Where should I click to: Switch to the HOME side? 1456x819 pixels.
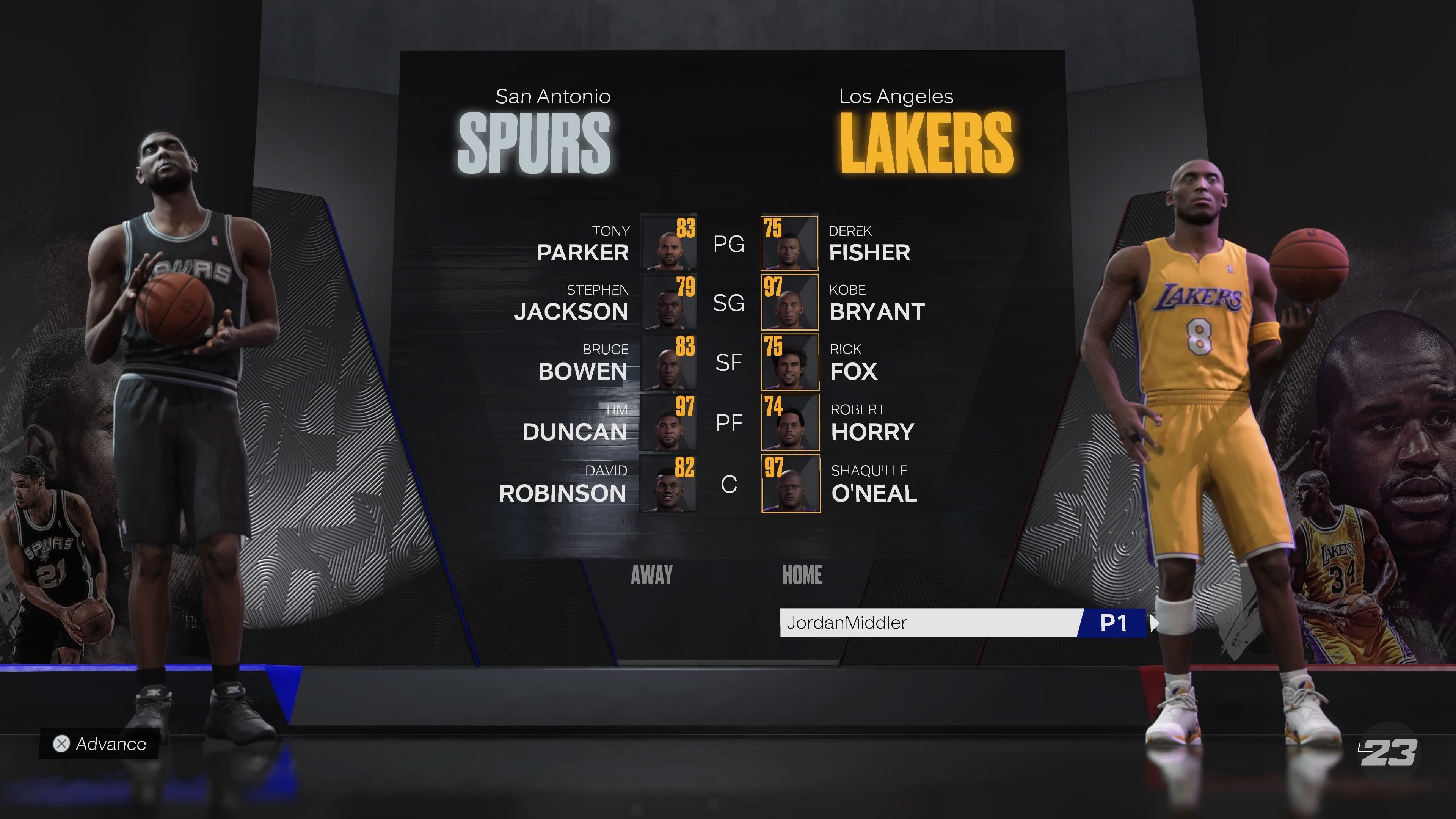click(x=802, y=575)
